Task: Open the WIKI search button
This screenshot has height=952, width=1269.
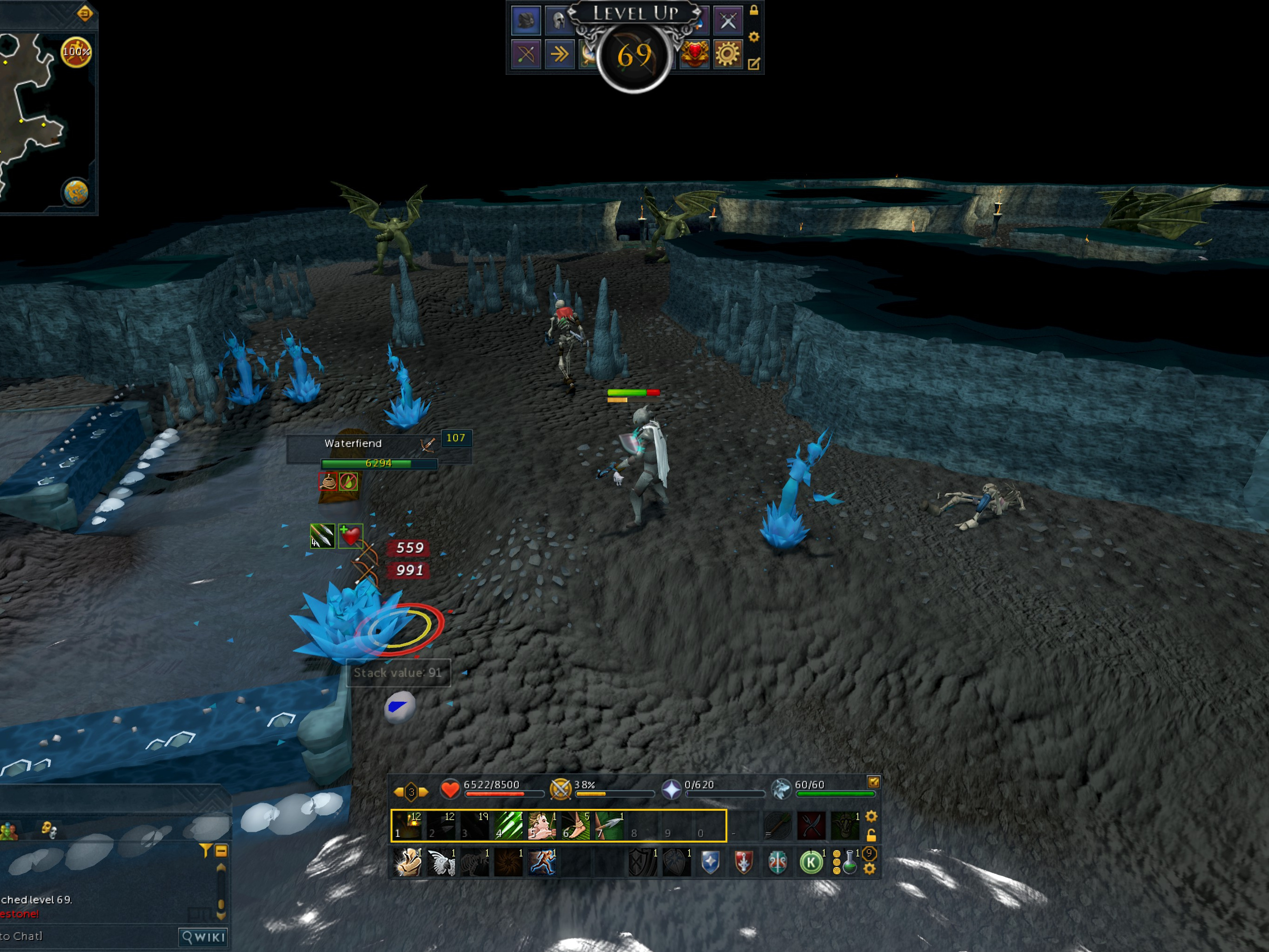Action: [x=203, y=937]
